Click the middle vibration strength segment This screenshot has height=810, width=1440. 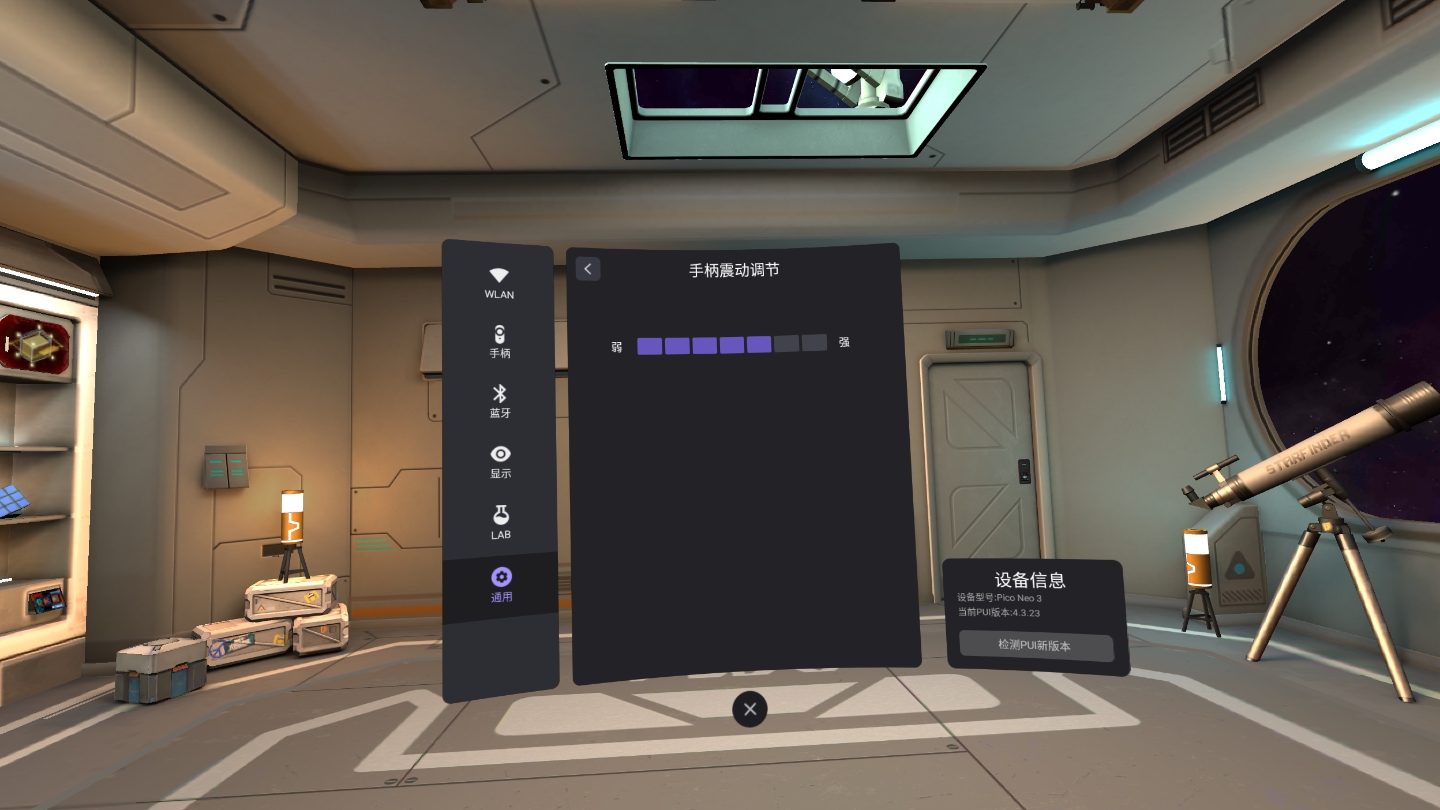coord(730,344)
